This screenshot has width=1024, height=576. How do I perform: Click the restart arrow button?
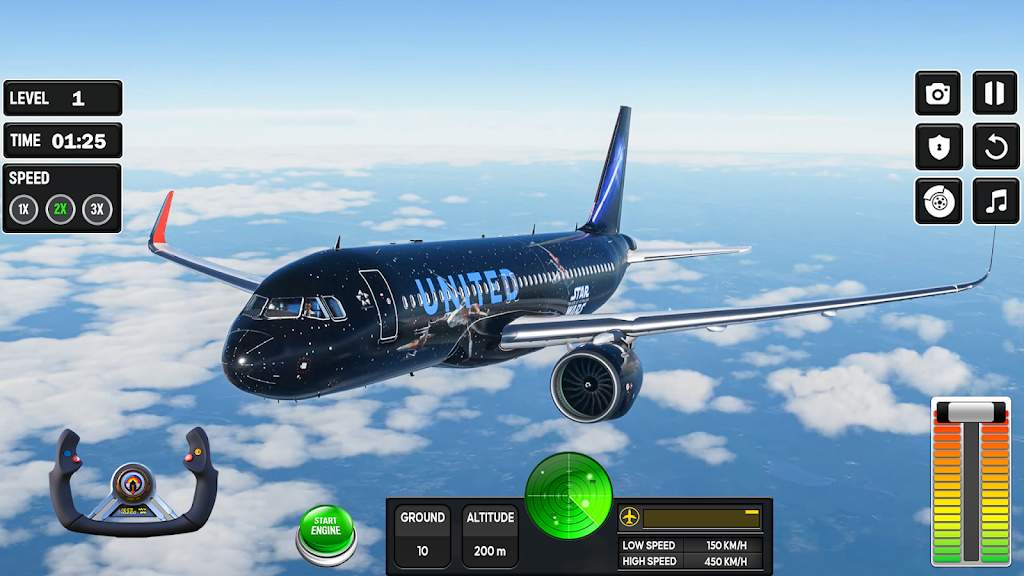coord(994,148)
